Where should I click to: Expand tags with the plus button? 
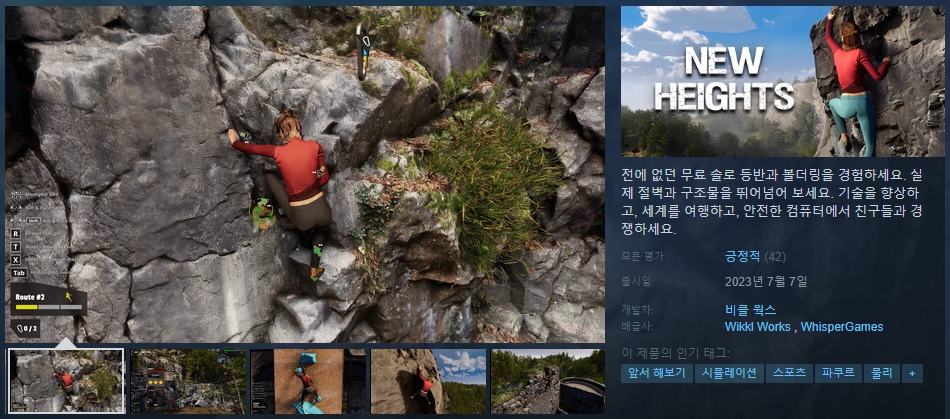click(x=911, y=373)
